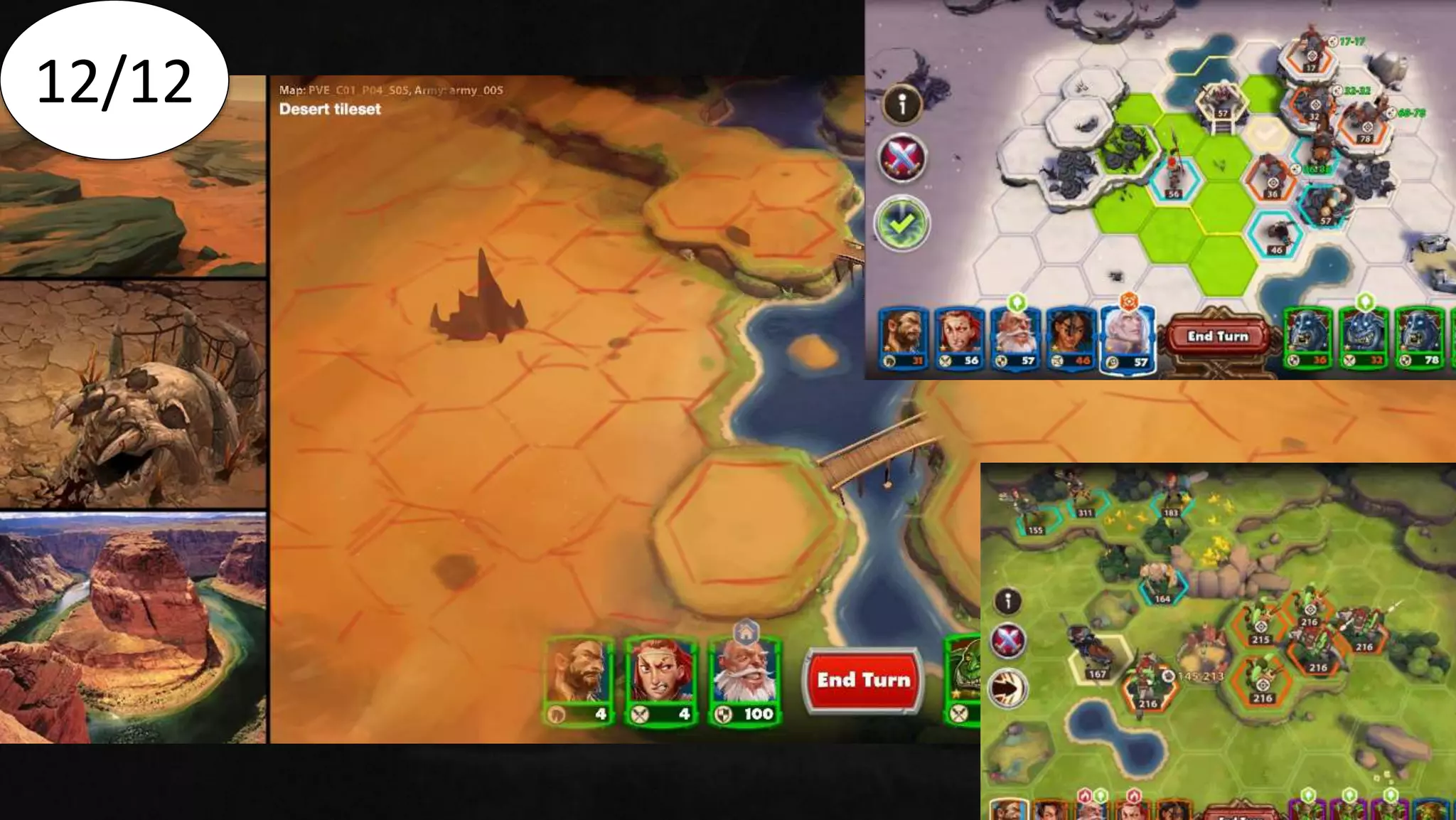Click the bright red End Turn button
This screenshot has width=1456, height=820.
pyautogui.click(x=863, y=681)
